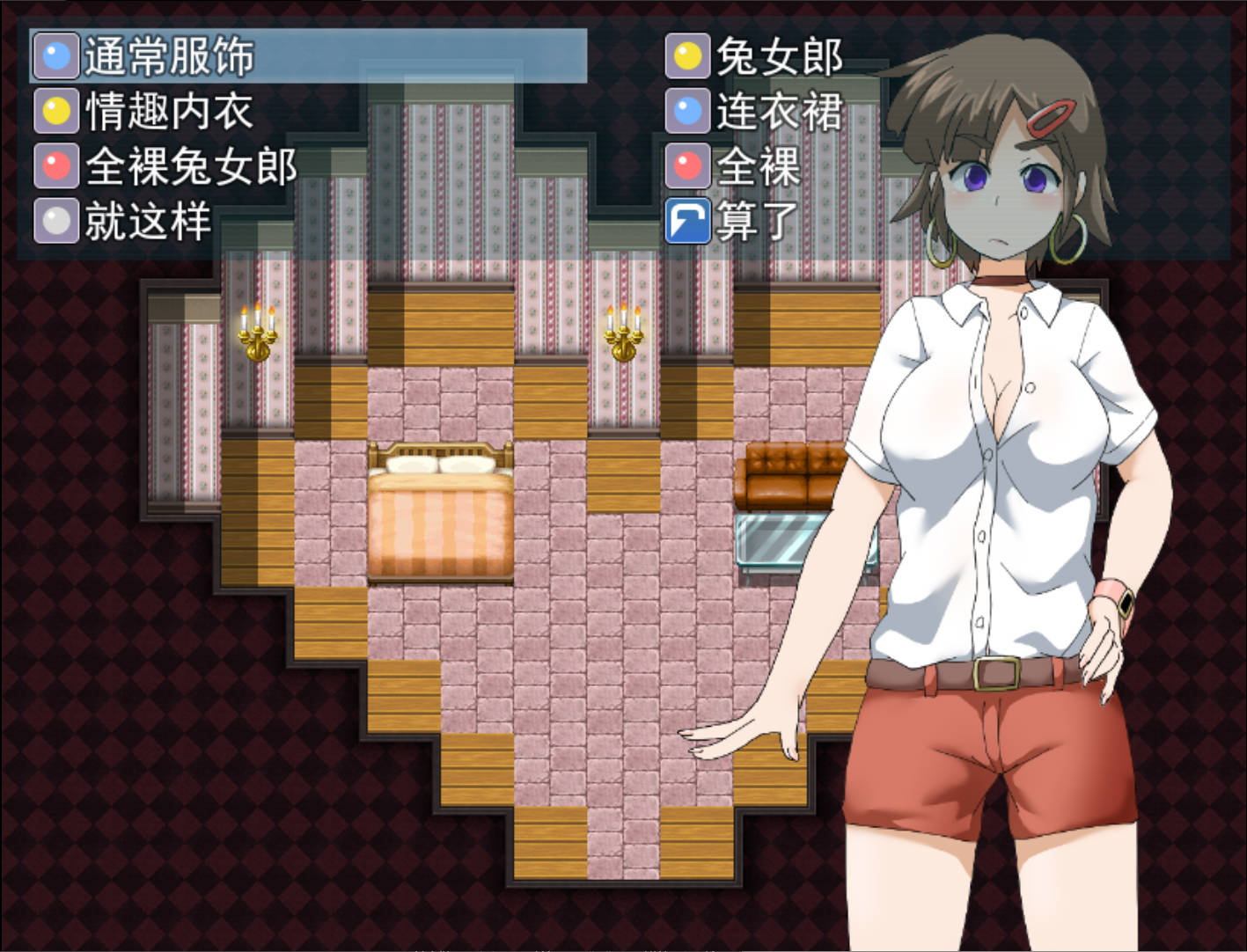
Task: Click the yellow orb icon beside 兔女郎
Action: point(688,58)
